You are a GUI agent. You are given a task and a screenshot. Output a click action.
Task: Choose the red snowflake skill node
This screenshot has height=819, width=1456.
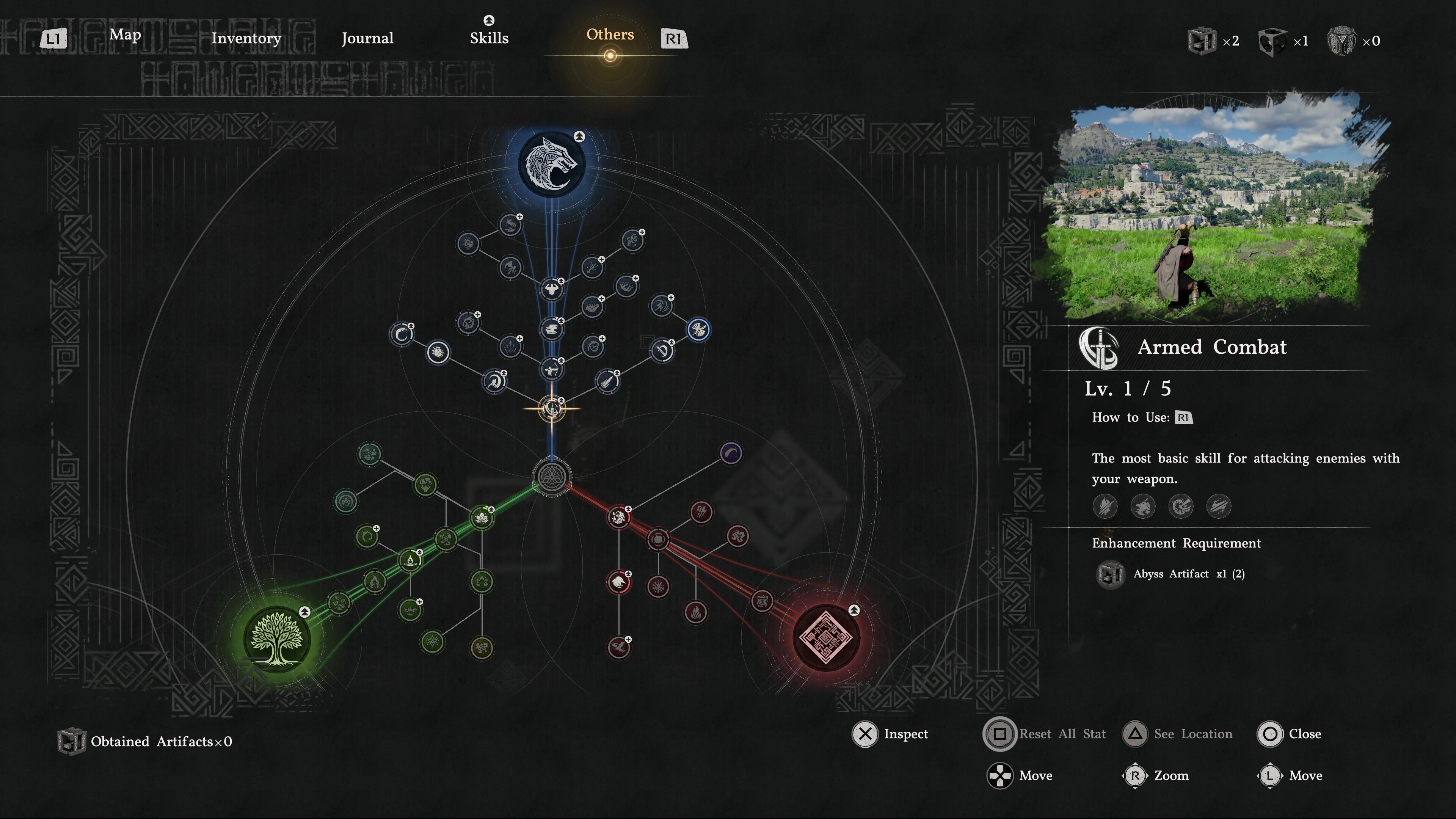tap(658, 587)
